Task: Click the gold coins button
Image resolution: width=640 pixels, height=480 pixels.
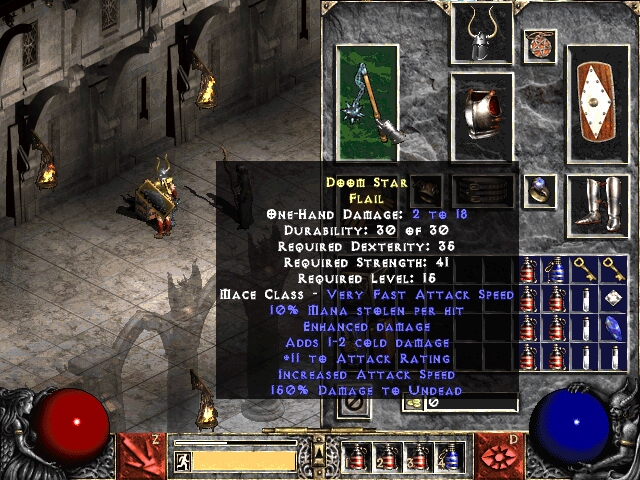Action: [412, 403]
